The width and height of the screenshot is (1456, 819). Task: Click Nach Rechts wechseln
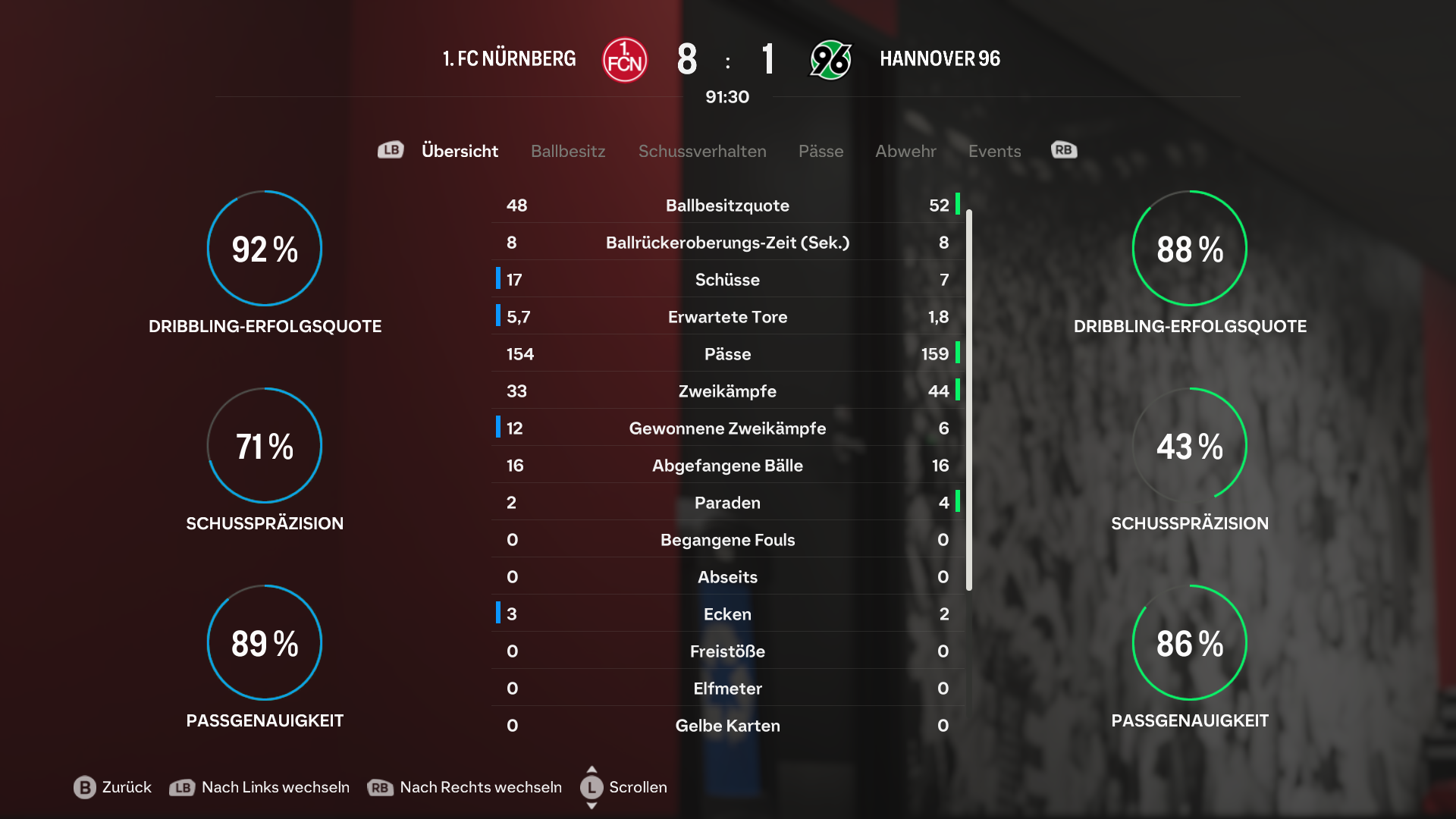[465, 787]
